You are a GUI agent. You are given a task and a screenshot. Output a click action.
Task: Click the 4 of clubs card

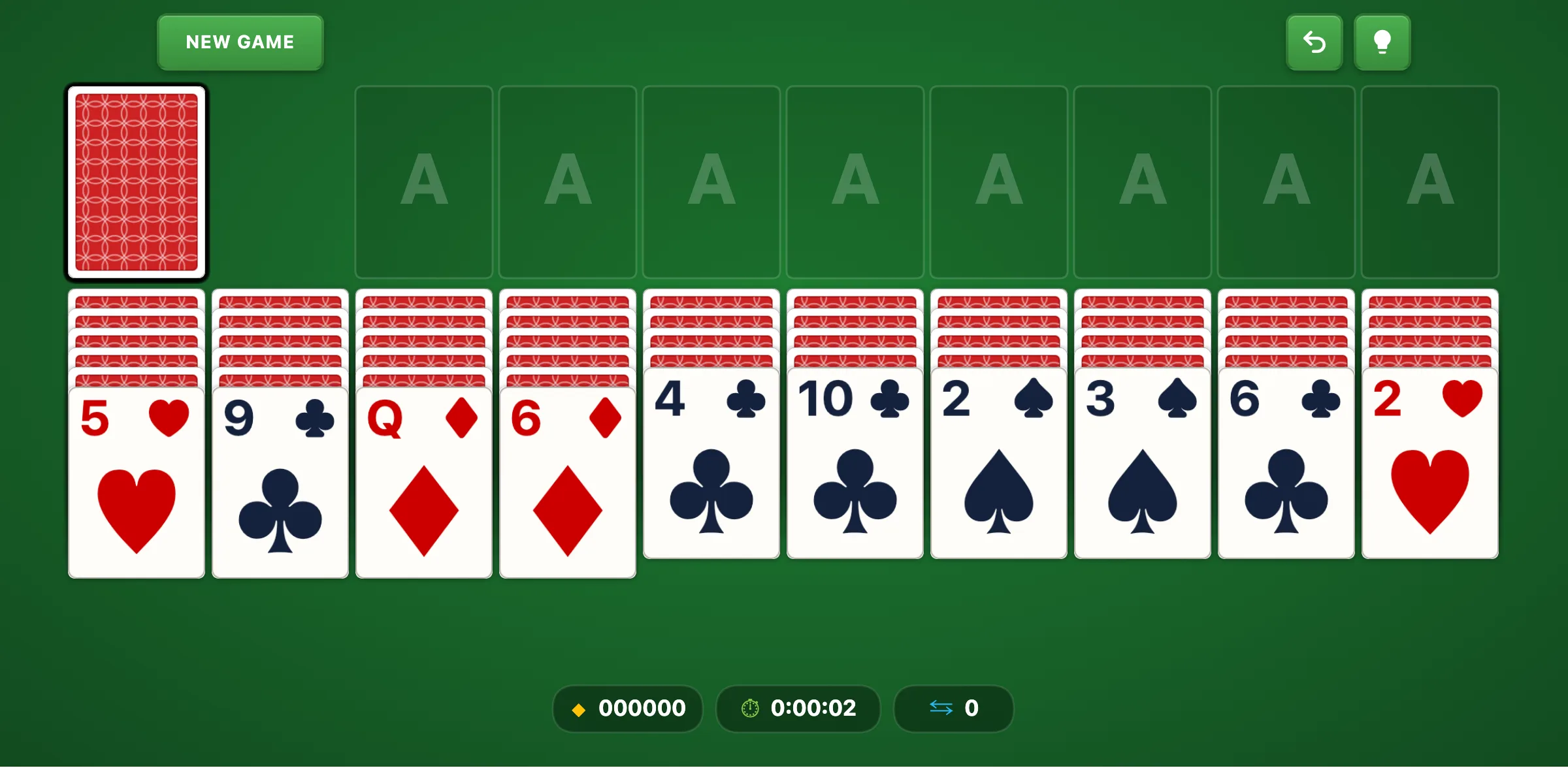(x=711, y=464)
